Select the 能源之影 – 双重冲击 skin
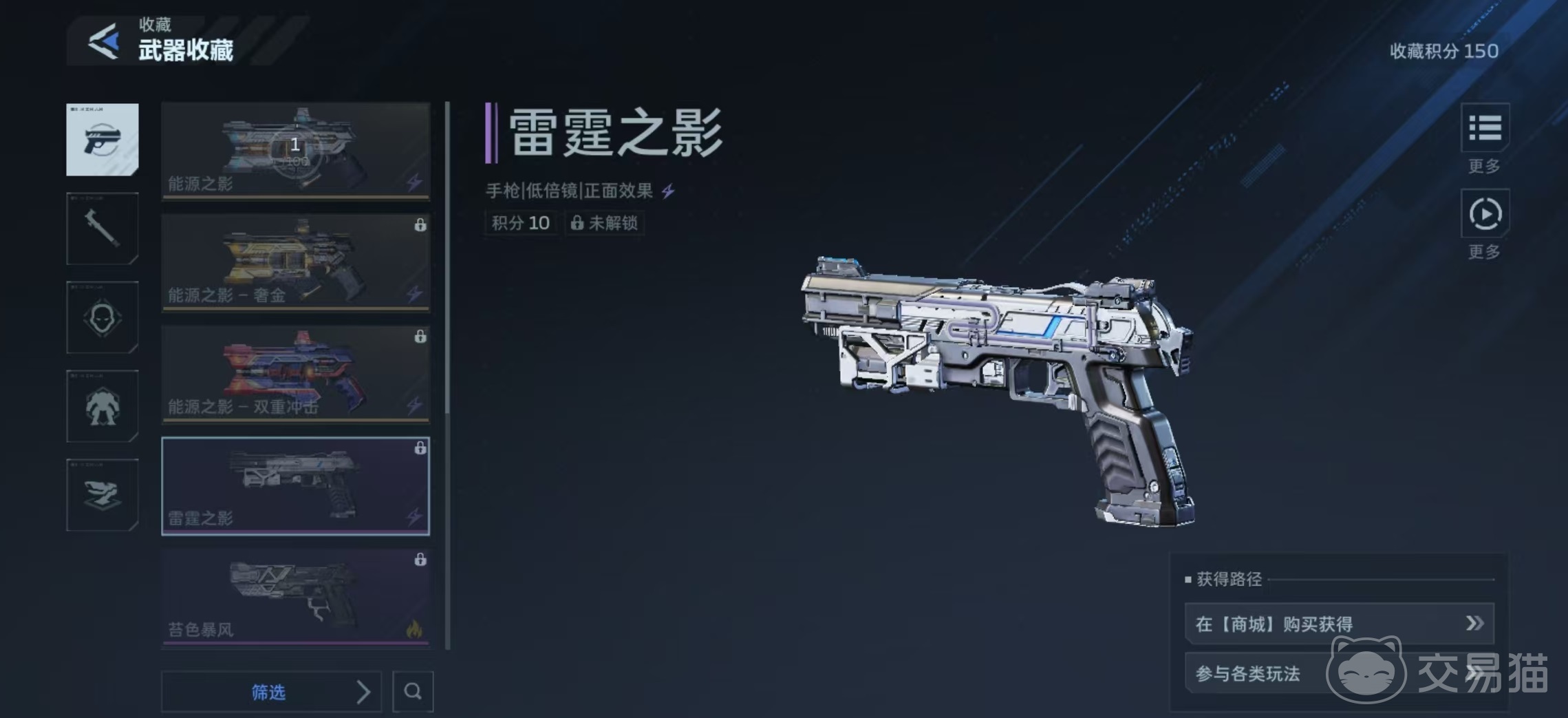 (295, 374)
